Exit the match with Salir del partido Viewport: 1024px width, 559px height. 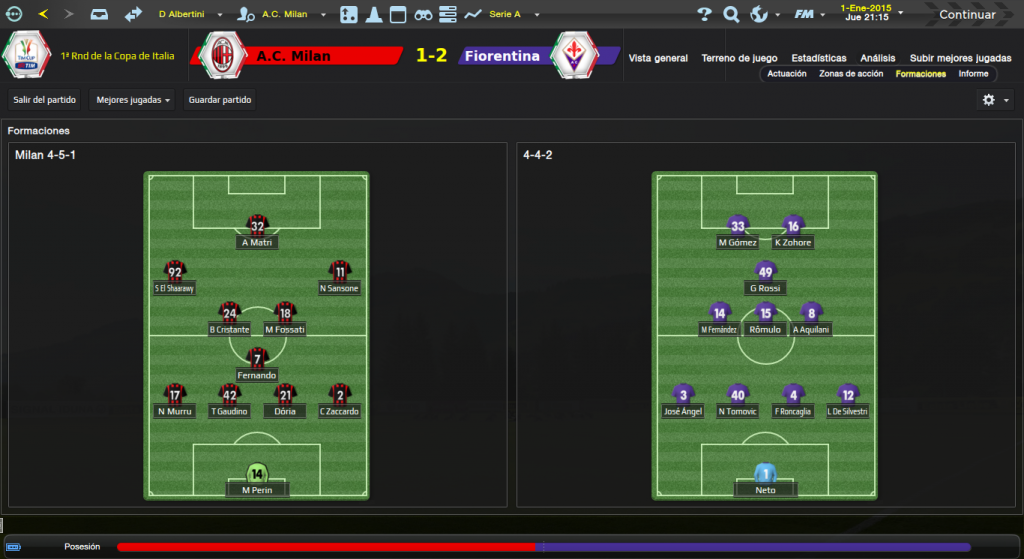pyautogui.click(x=44, y=100)
